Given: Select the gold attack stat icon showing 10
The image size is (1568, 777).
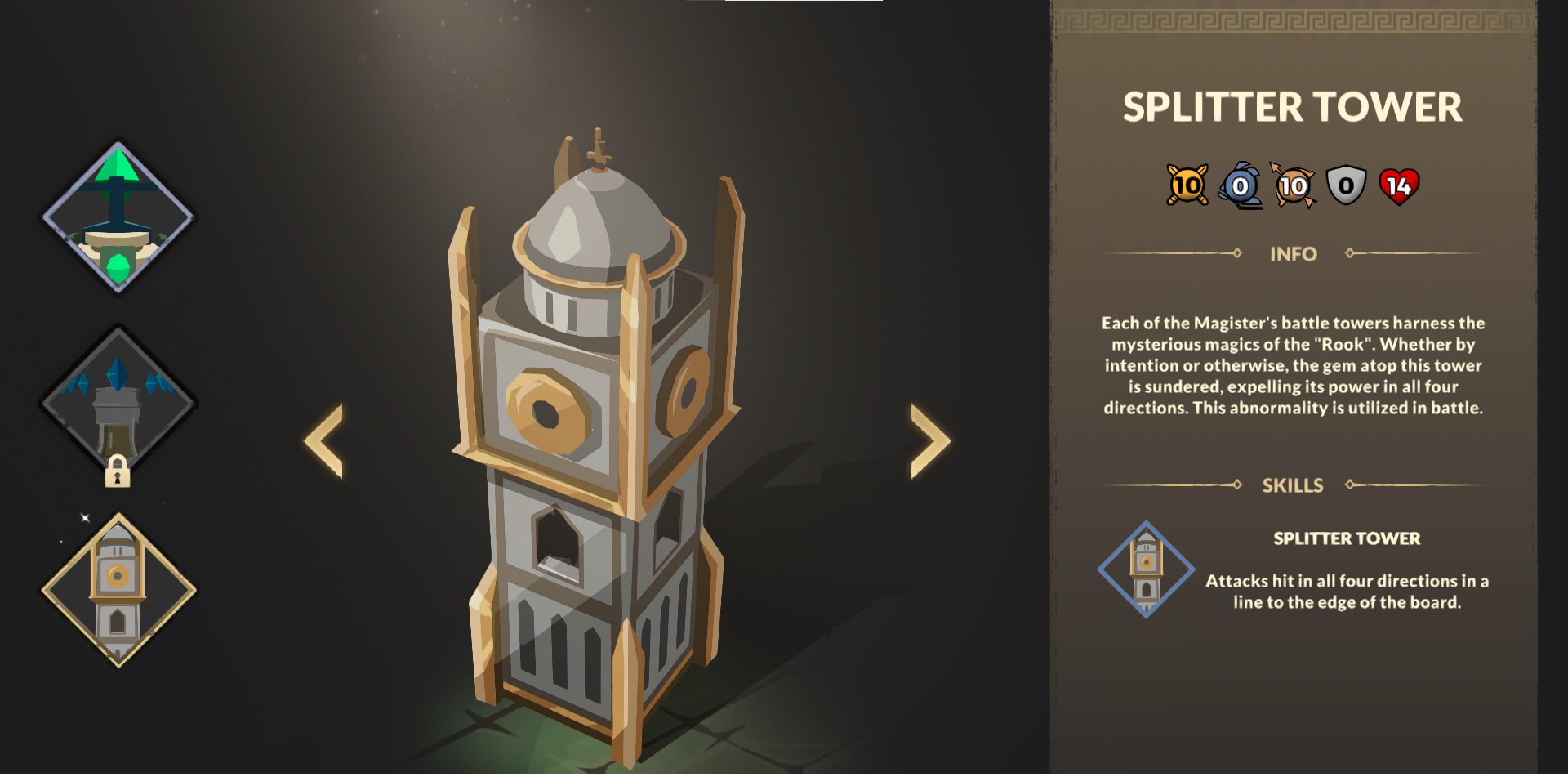Looking at the screenshot, I should [x=1186, y=184].
